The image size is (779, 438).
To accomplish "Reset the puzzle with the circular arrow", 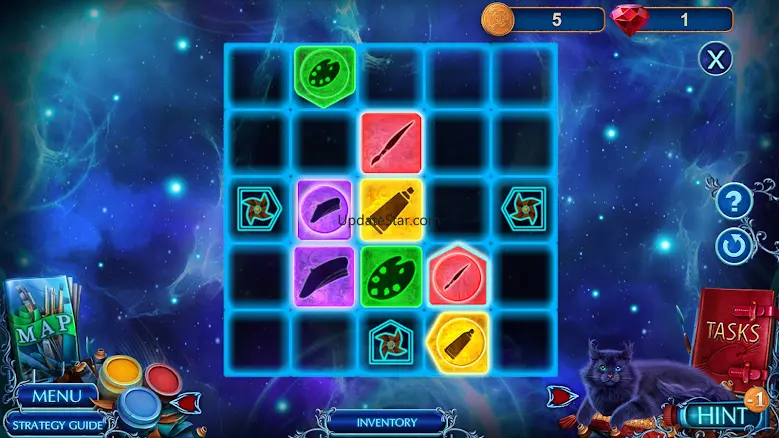I will pos(733,245).
